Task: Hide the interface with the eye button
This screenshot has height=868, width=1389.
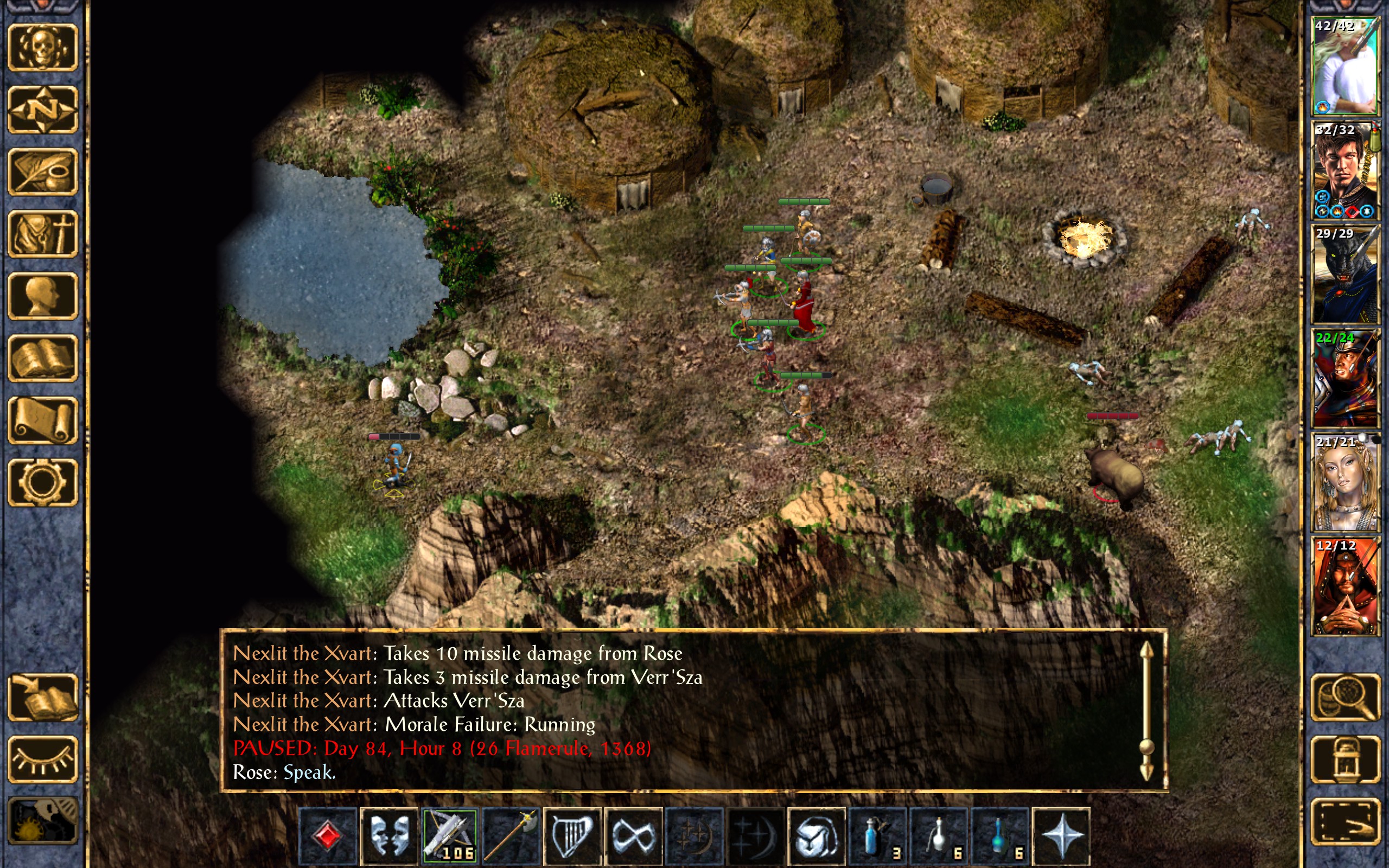Action: tap(42, 759)
